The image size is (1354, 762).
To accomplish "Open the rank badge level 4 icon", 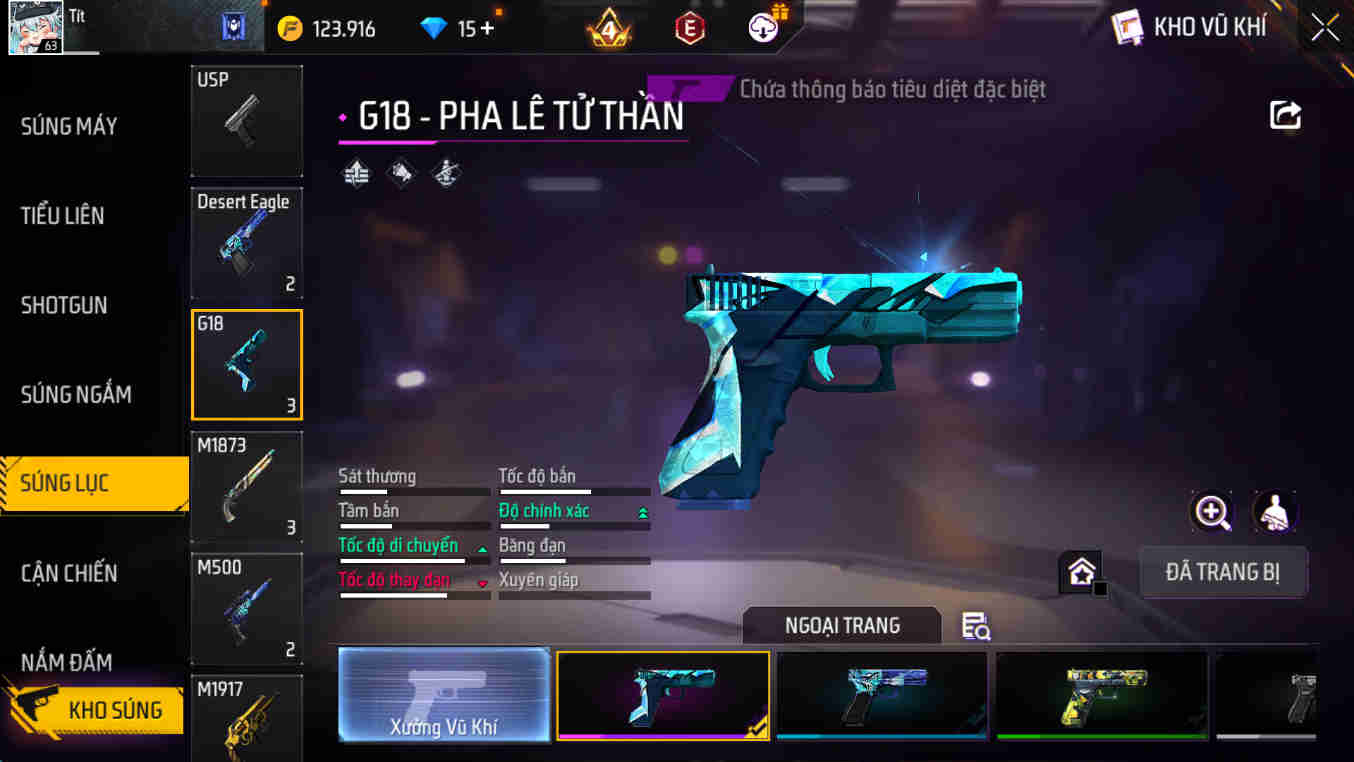I will [609, 27].
